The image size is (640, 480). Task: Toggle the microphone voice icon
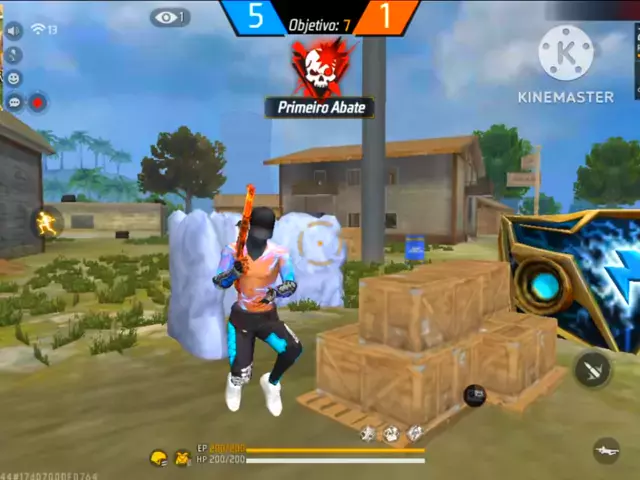[14, 54]
